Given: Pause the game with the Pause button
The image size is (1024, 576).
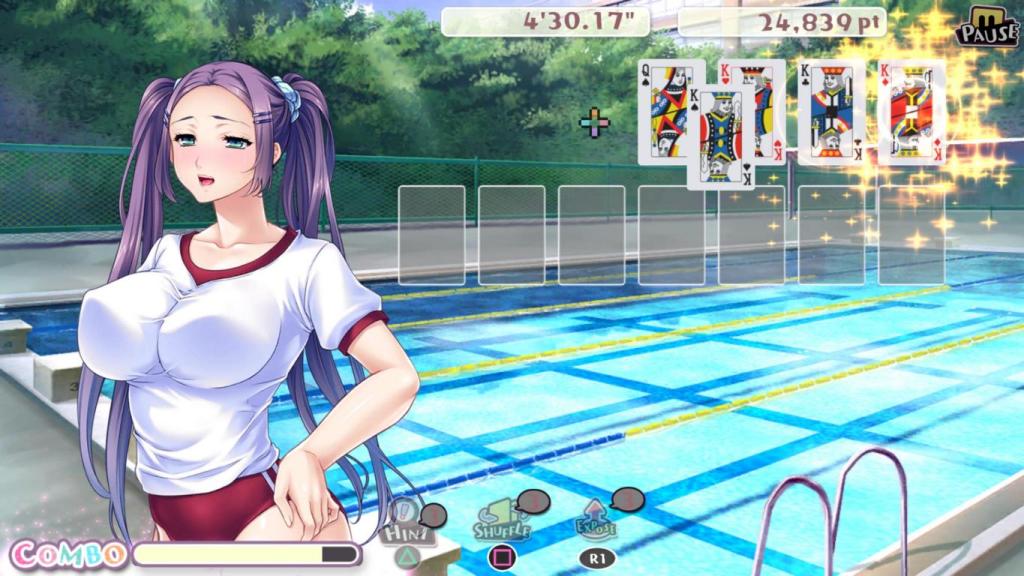Looking at the screenshot, I should tap(985, 27).
